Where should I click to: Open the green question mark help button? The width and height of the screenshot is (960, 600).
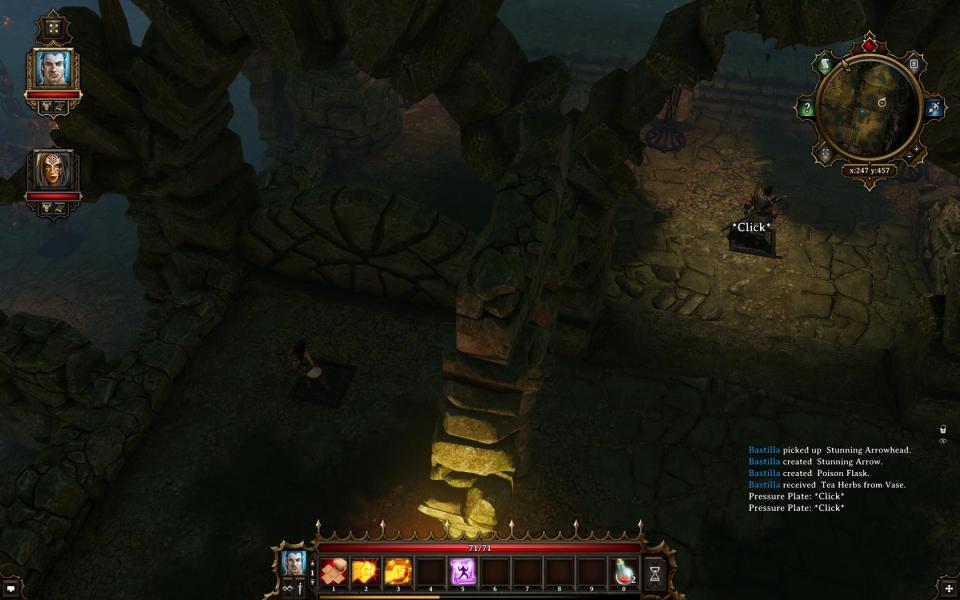pos(808,108)
